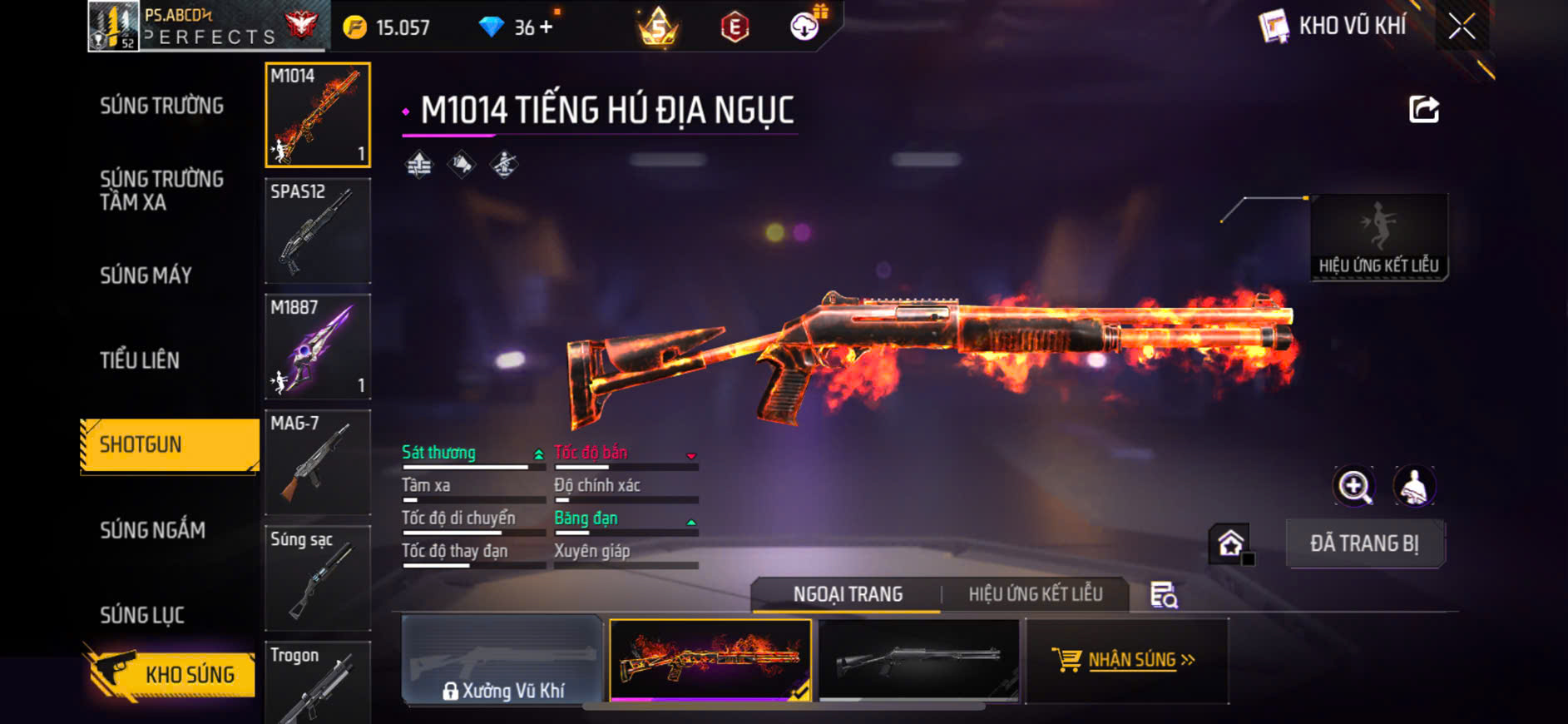Pick the MAG-7 shotgun tile
This screenshot has width=1568, height=724.
tap(318, 462)
